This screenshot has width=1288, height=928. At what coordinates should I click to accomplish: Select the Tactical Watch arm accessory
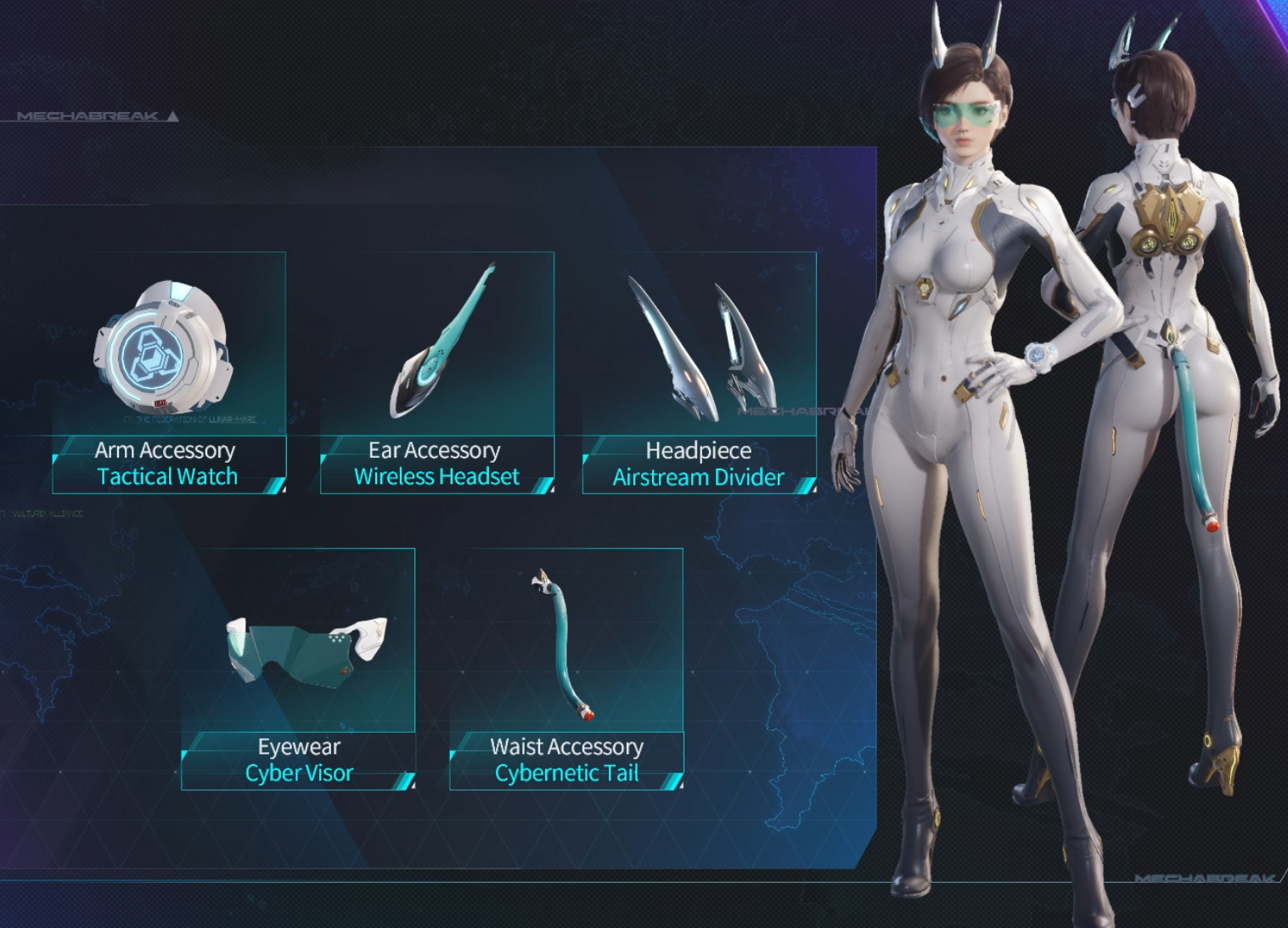coord(169,372)
